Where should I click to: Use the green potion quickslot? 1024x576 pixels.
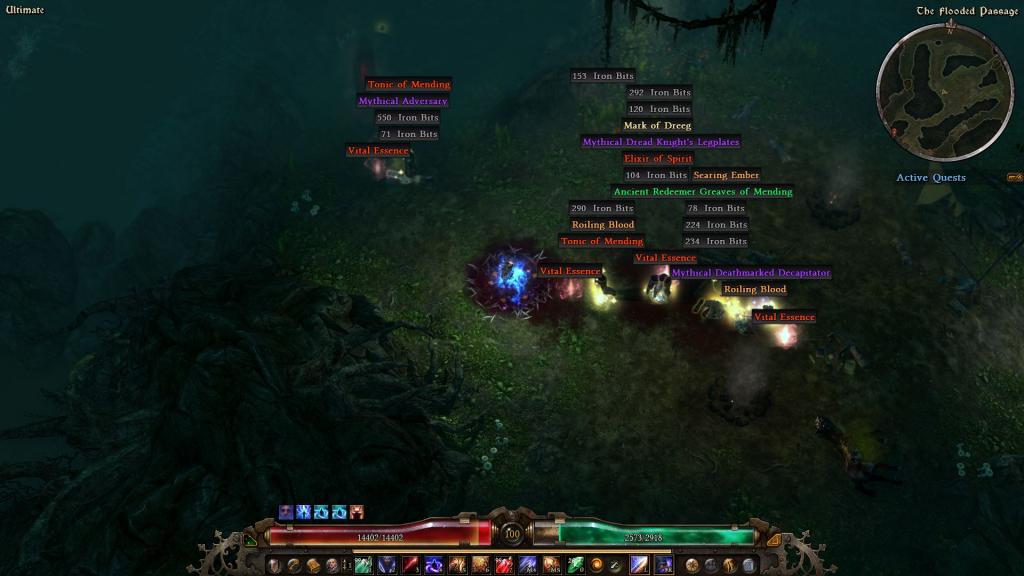click(361, 566)
